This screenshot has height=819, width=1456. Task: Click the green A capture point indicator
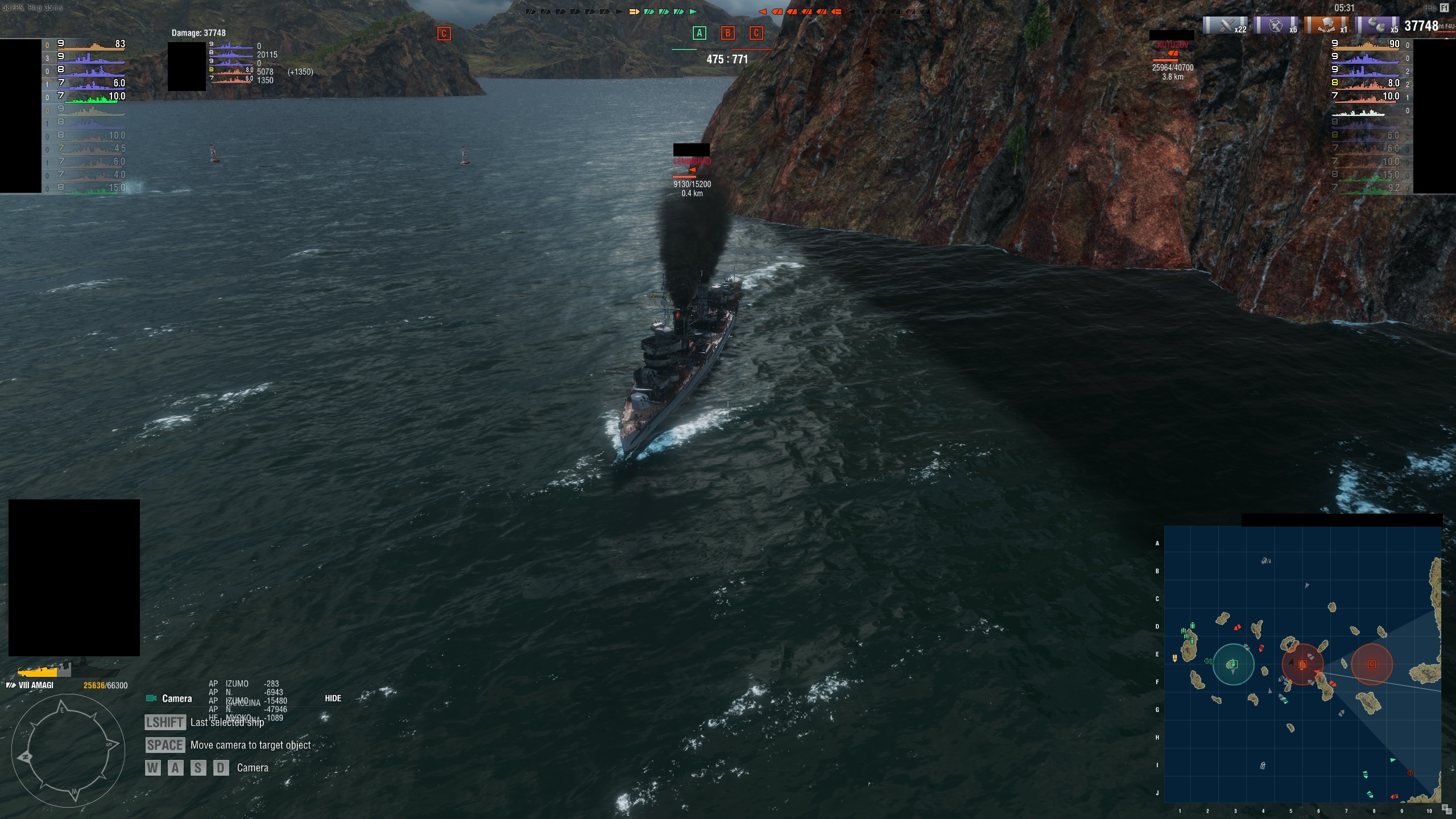tap(699, 33)
